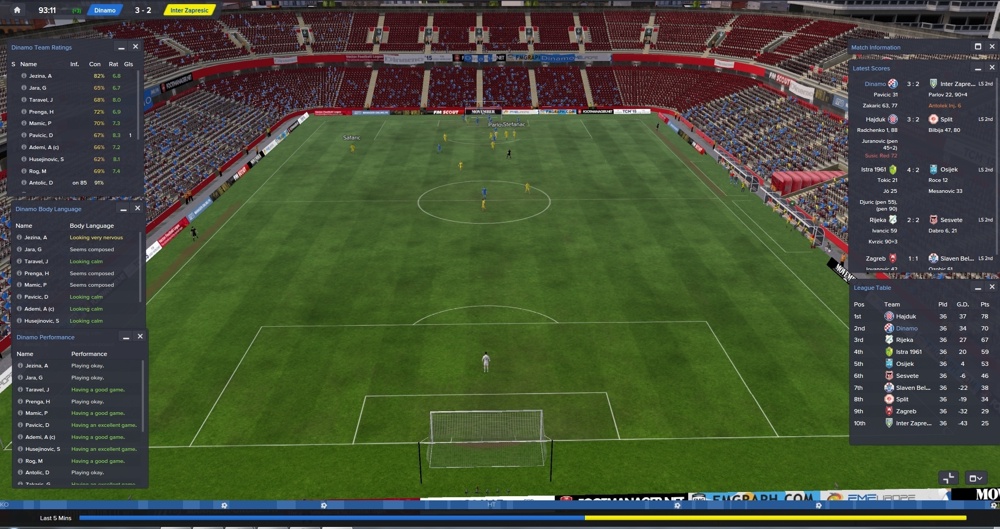Click the shrink view arrows button
Viewport: 1000px width, 529px height.
[949, 478]
